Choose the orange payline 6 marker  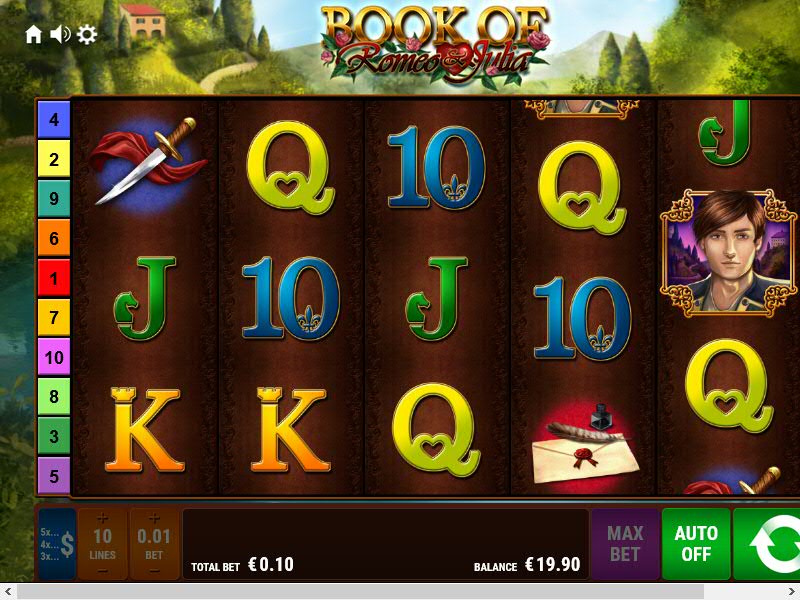click(x=54, y=238)
